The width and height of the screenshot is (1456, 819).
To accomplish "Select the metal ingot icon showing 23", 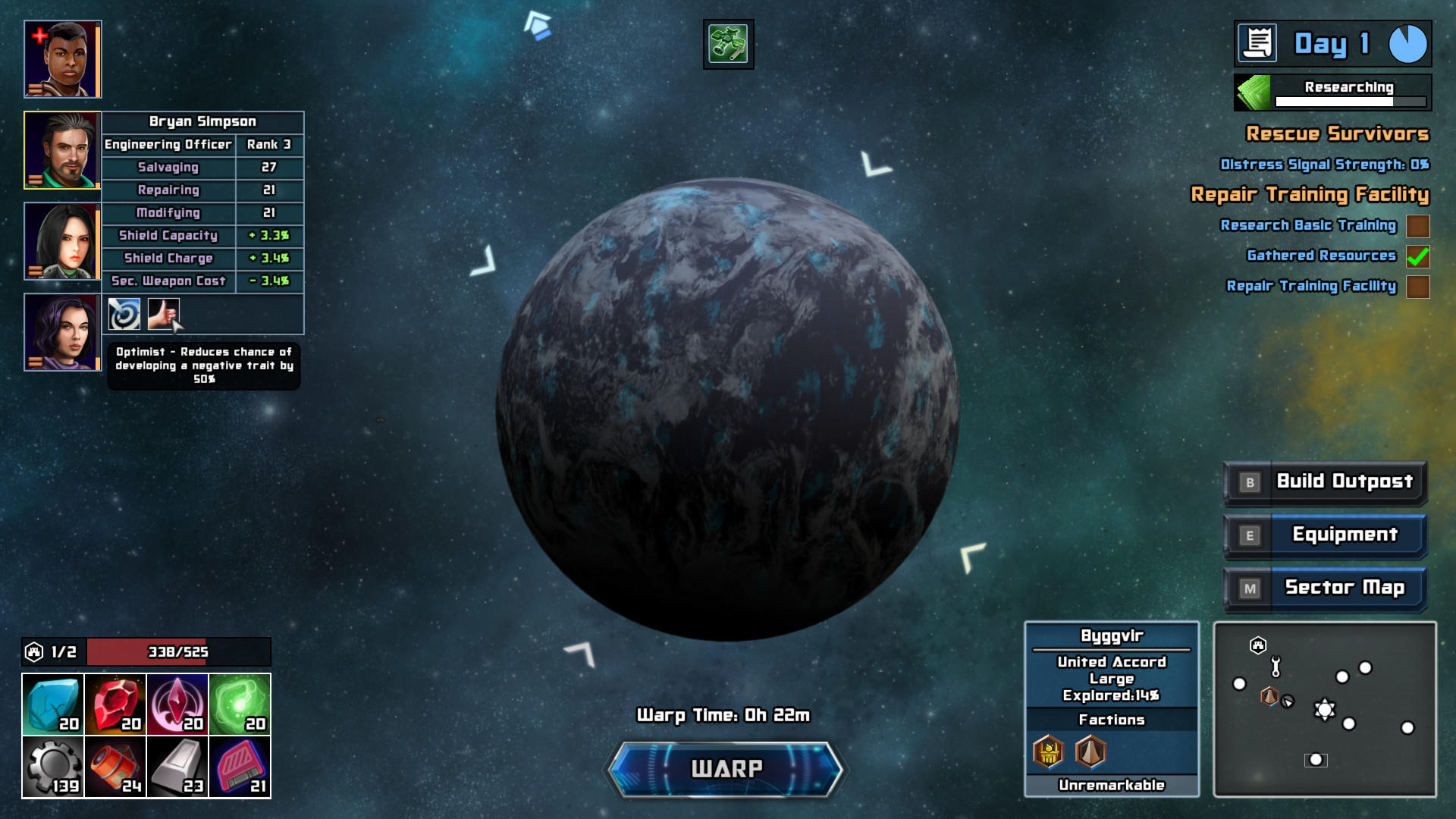I will pyautogui.click(x=177, y=766).
